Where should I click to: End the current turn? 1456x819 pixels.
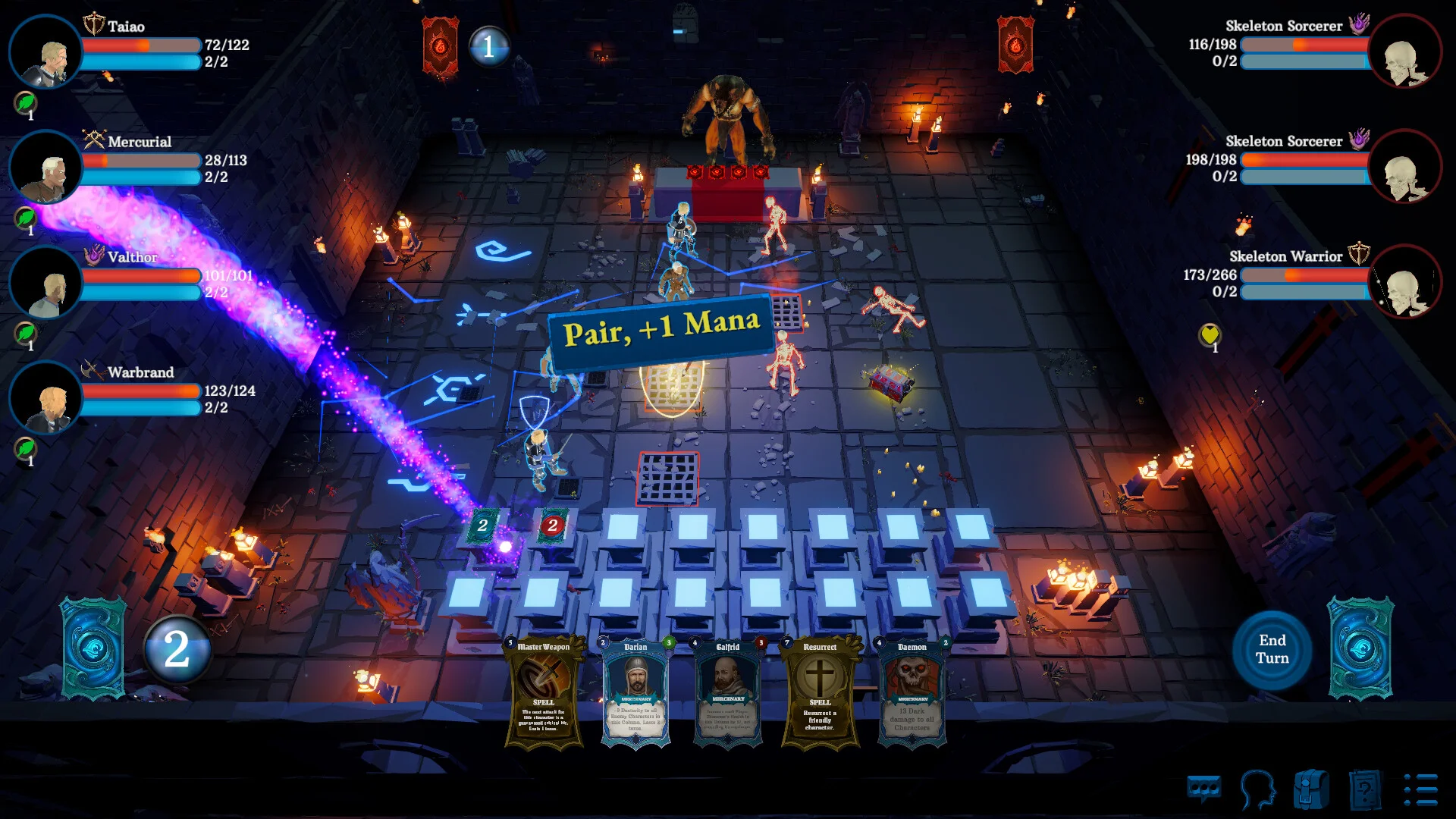click(x=1272, y=649)
